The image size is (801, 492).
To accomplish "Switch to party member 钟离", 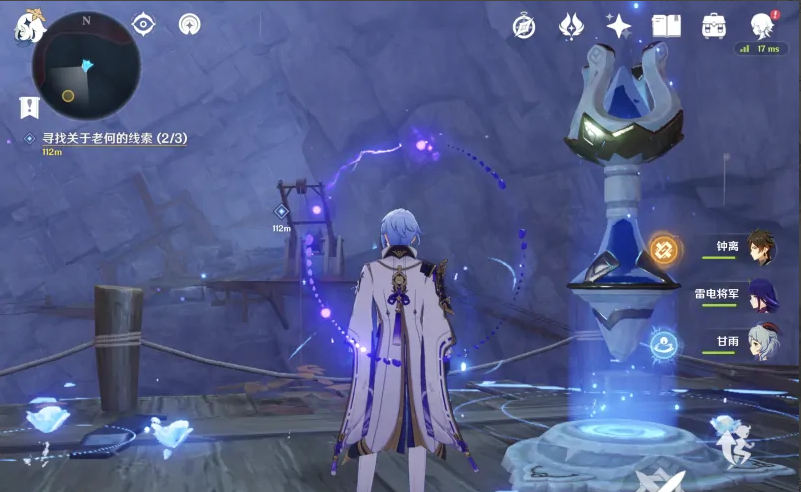I will [x=759, y=247].
